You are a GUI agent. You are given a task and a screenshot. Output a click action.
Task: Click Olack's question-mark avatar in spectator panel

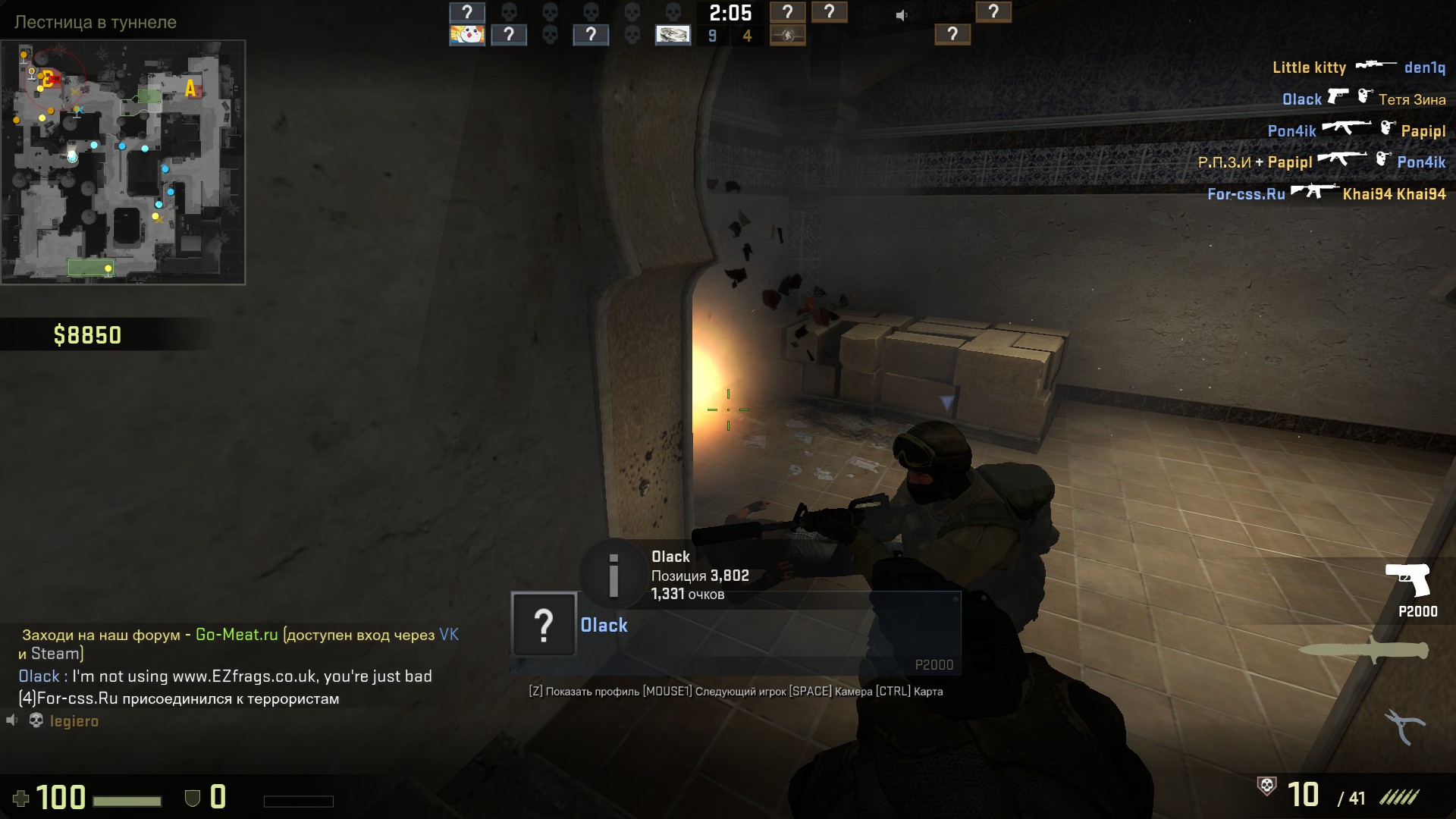pos(544,625)
